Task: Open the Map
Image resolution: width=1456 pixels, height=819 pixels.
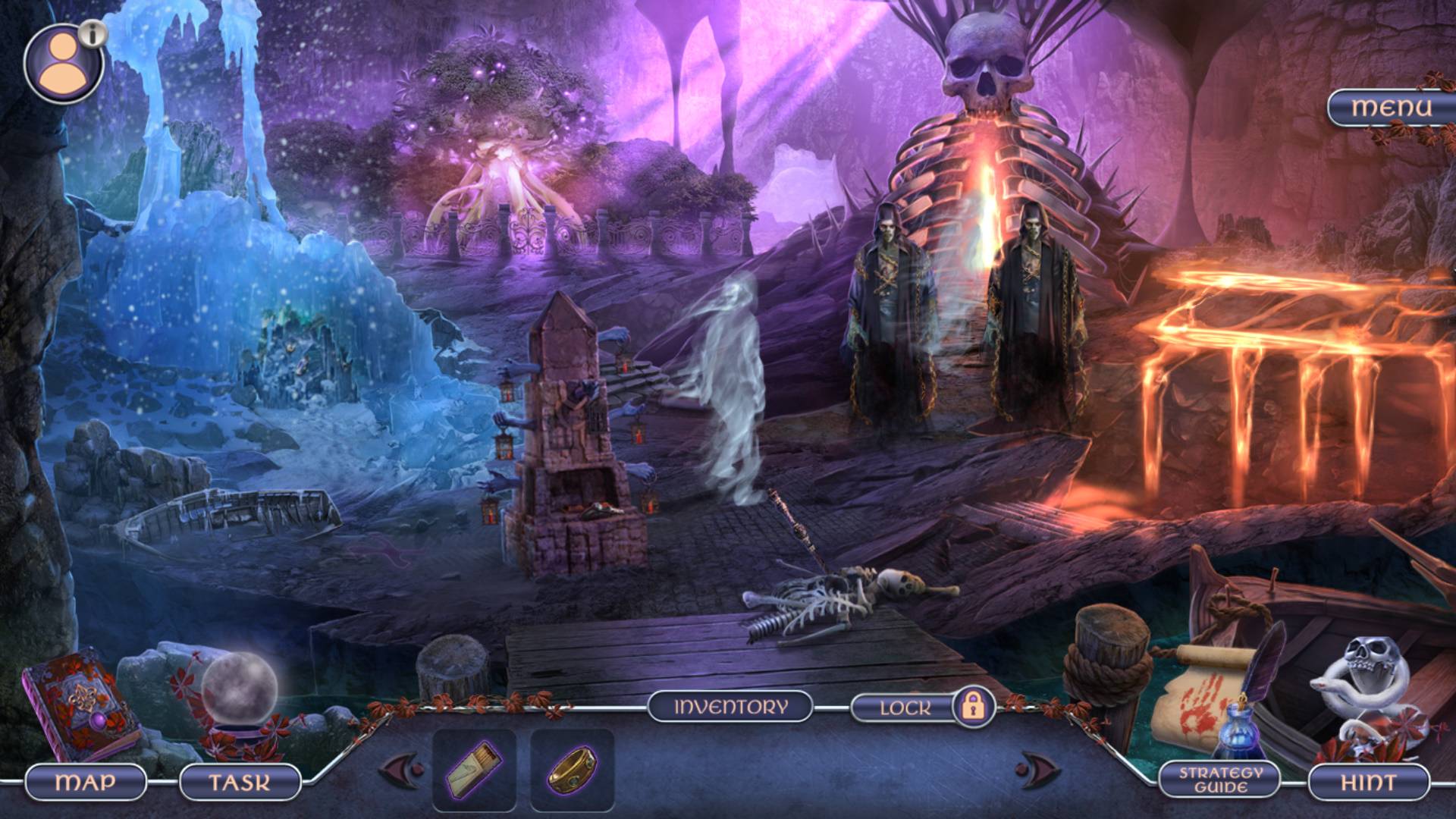Action: 86,782
